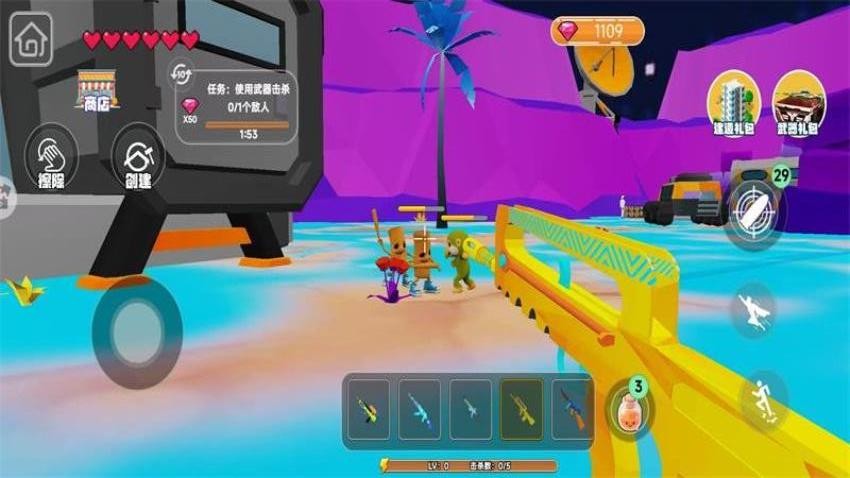Fire using the bullet crosshair button

[753, 212]
